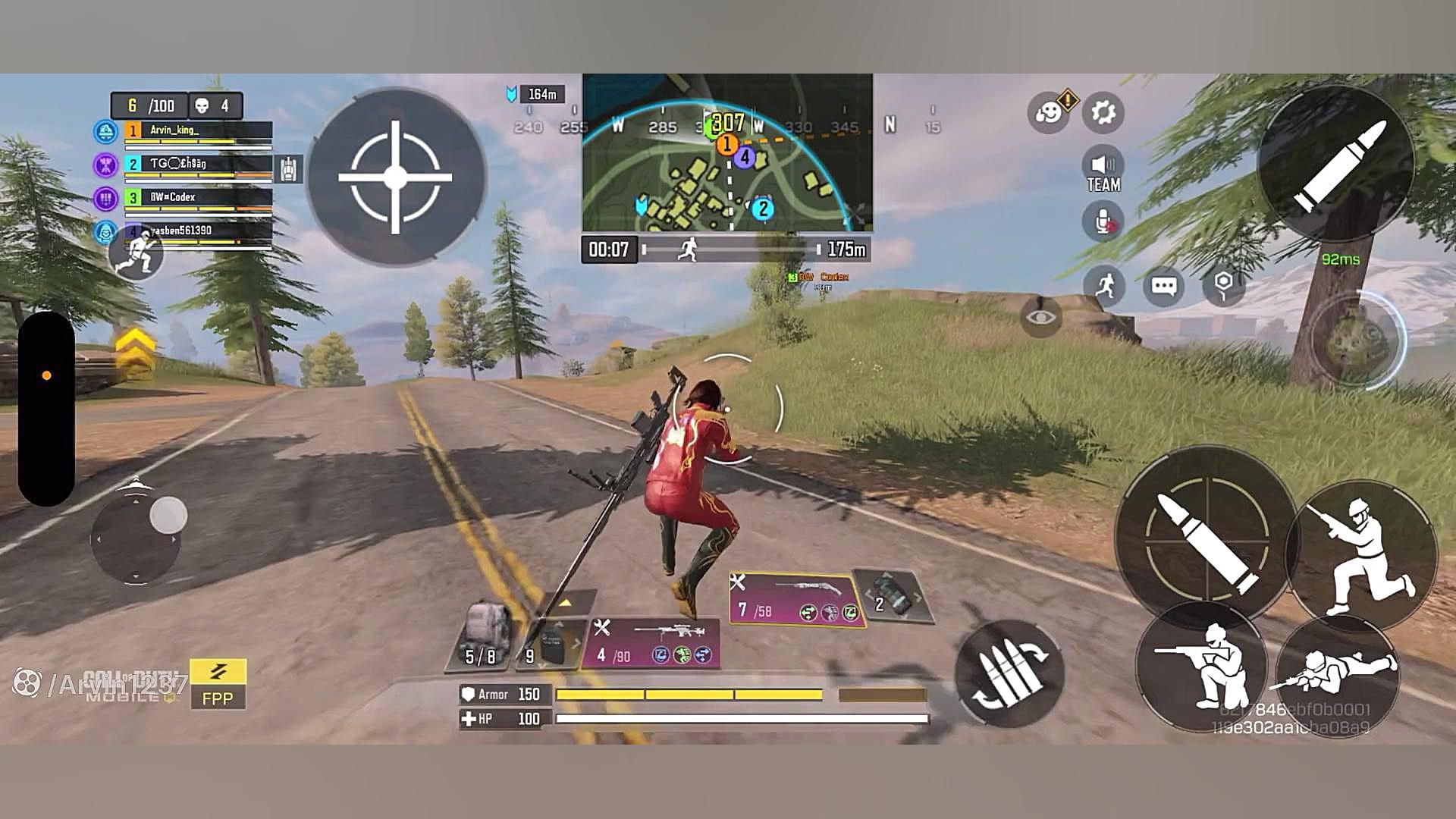
Task: Toggle the microphone button
Action: 1103,222
